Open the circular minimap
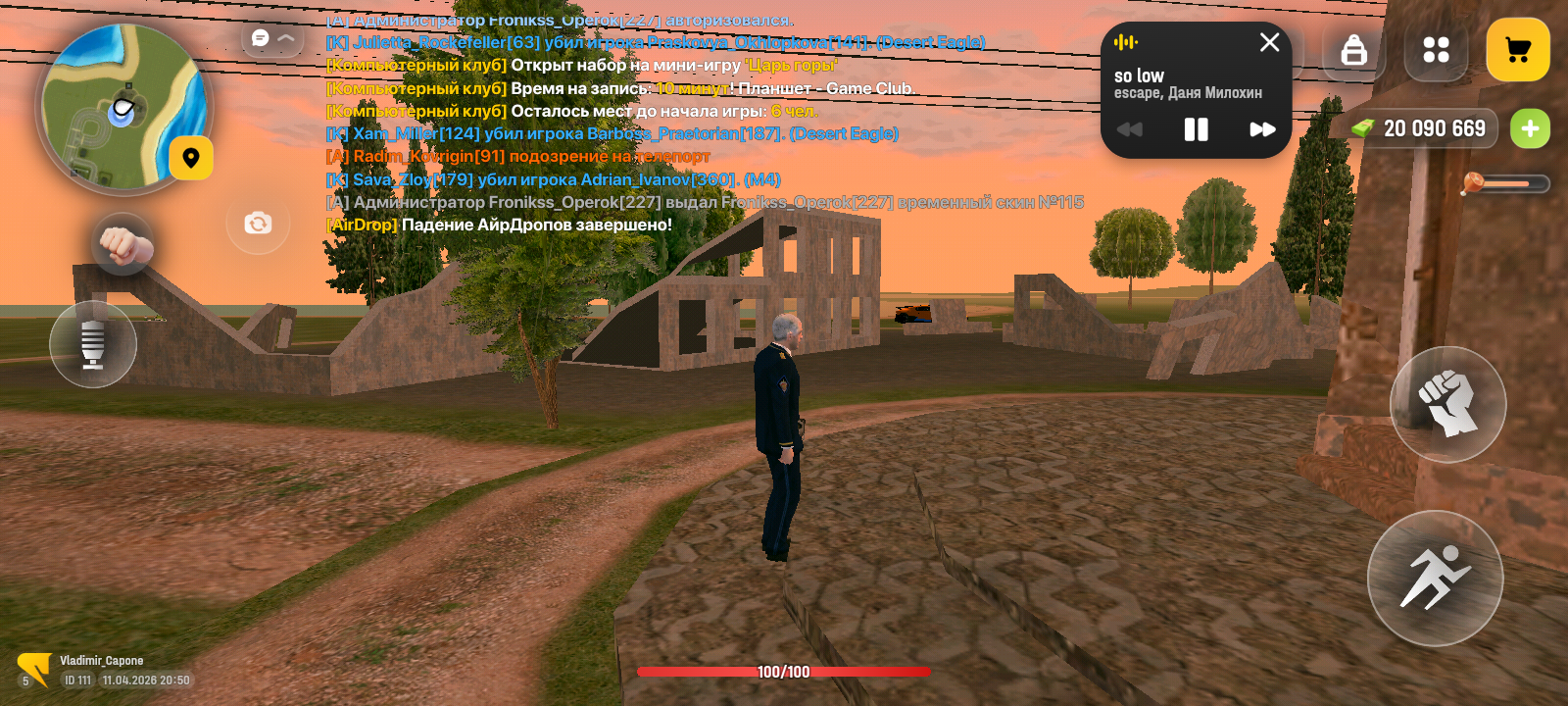Viewport: 1568px width, 706px height. [122, 107]
